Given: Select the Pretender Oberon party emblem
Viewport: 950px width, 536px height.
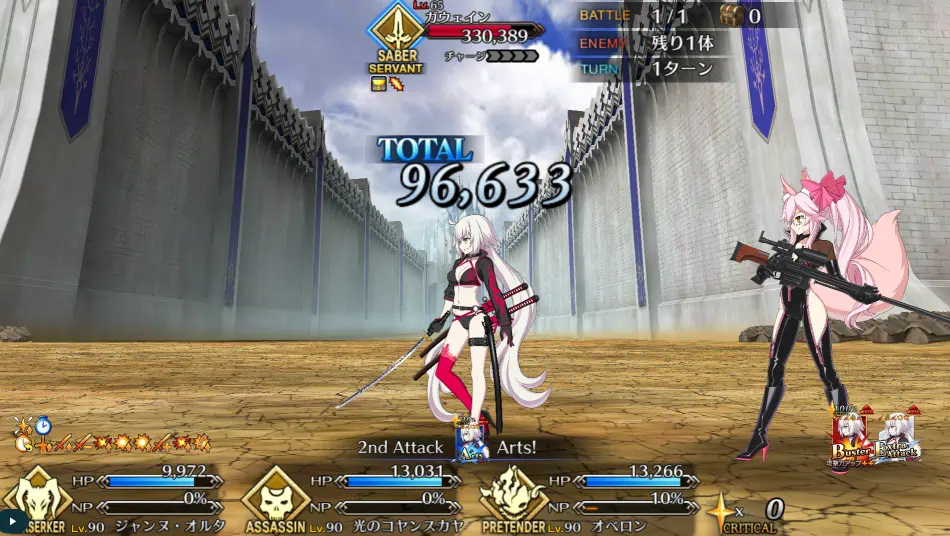Looking at the screenshot, I should click(510, 497).
